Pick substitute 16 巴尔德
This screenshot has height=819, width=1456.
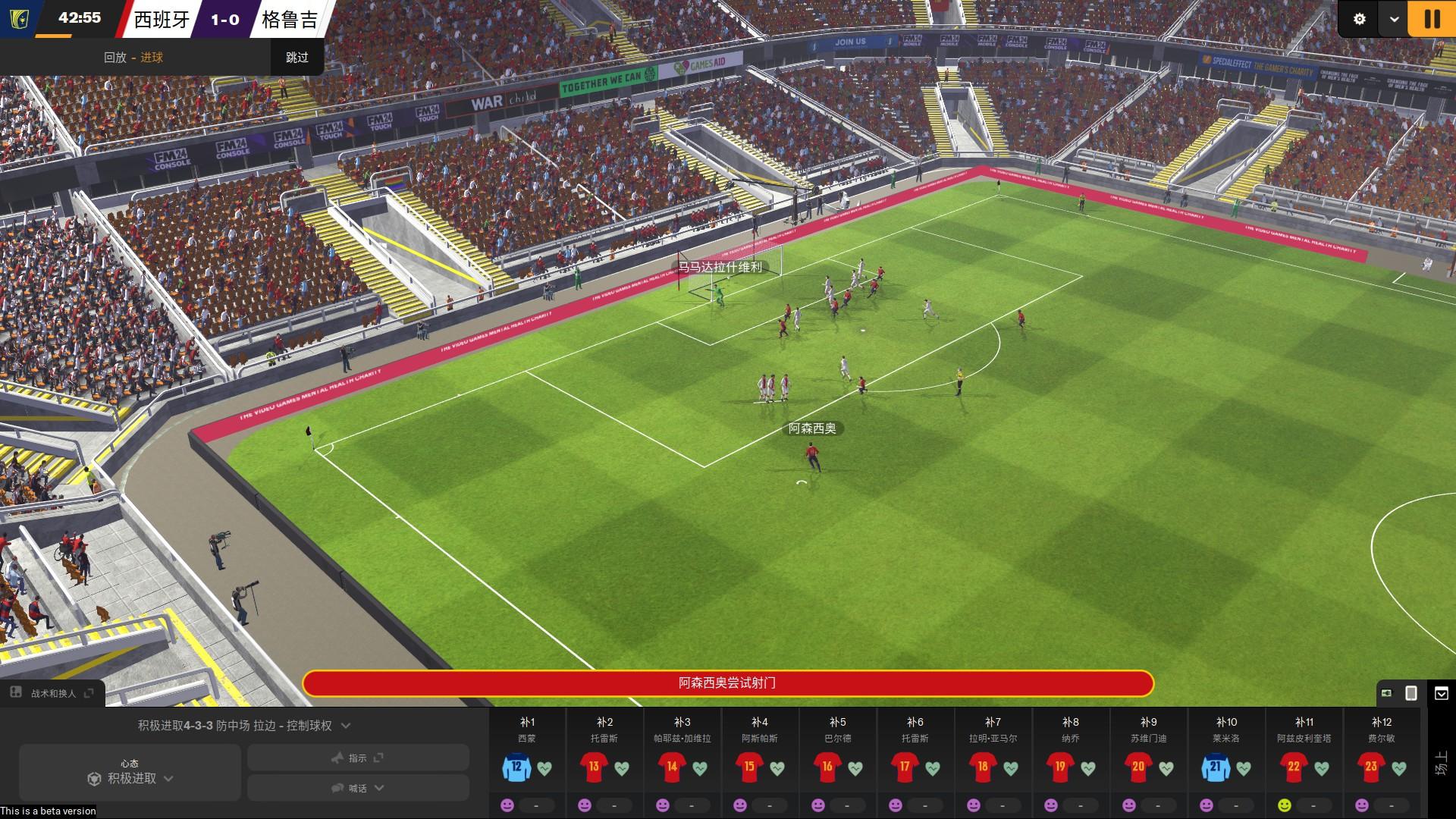pos(827,767)
